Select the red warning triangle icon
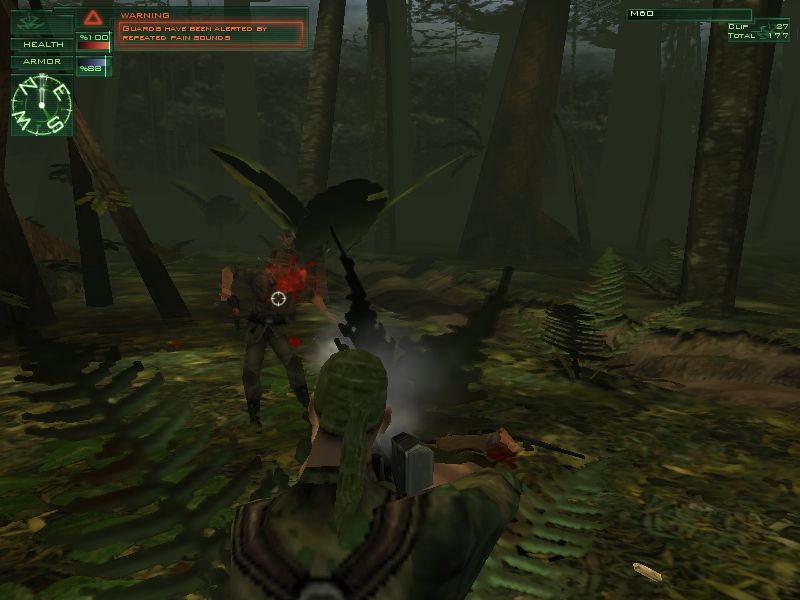This screenshot has height=600, width=800. [x=94, y=17]
